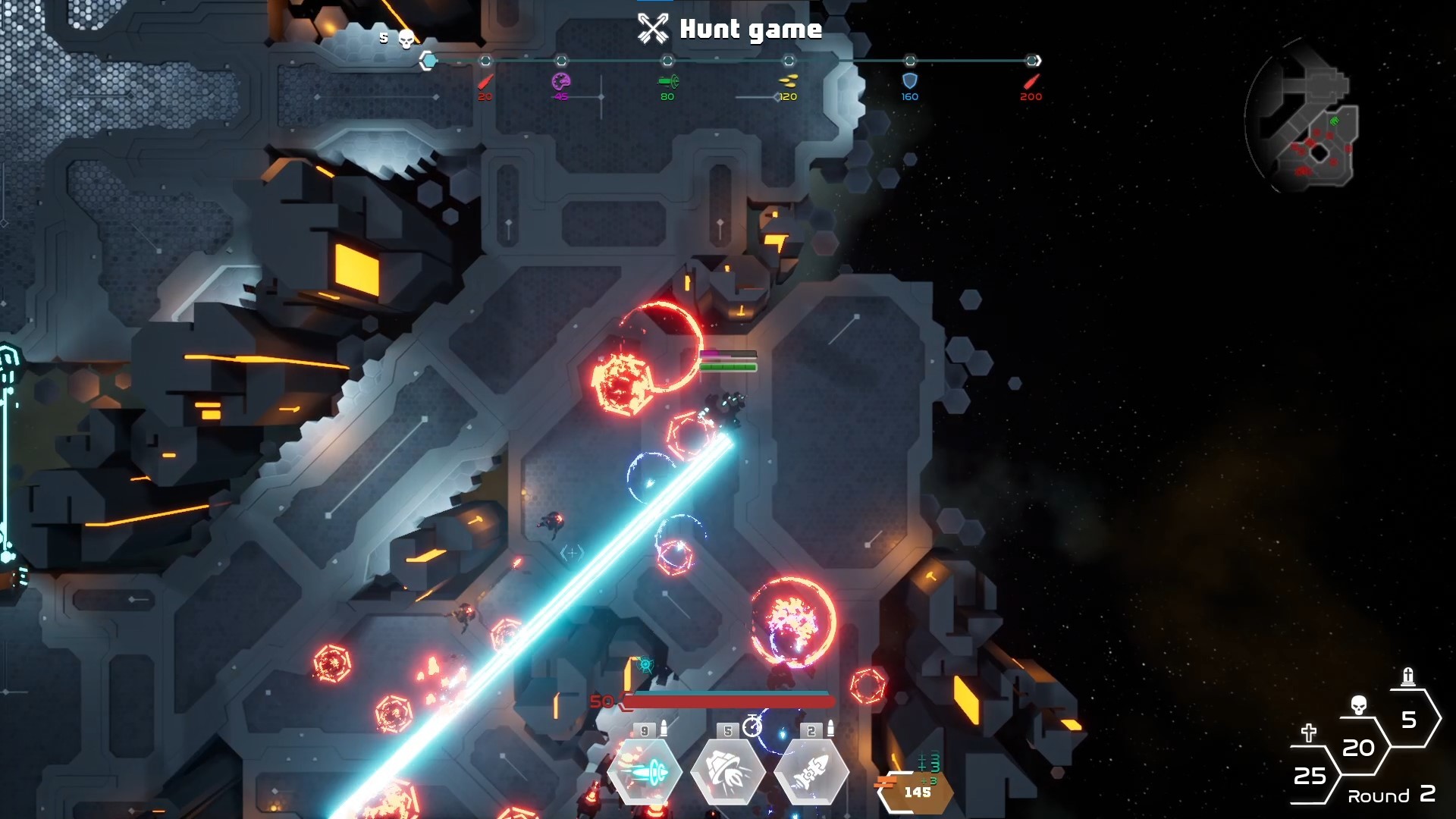Activate the mine-drop ability with 5 charges

726,773
